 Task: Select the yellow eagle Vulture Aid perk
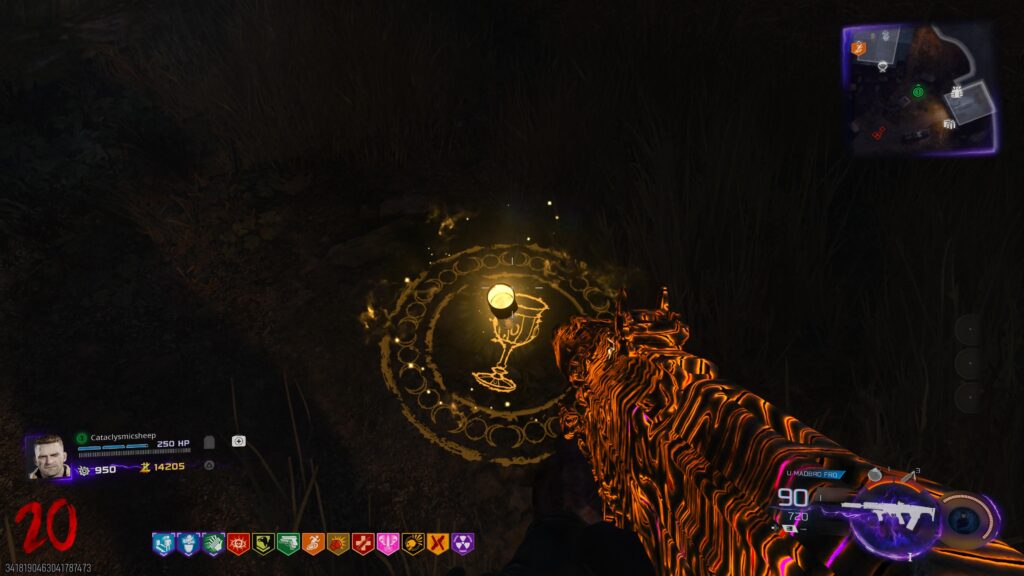[263, 544]
